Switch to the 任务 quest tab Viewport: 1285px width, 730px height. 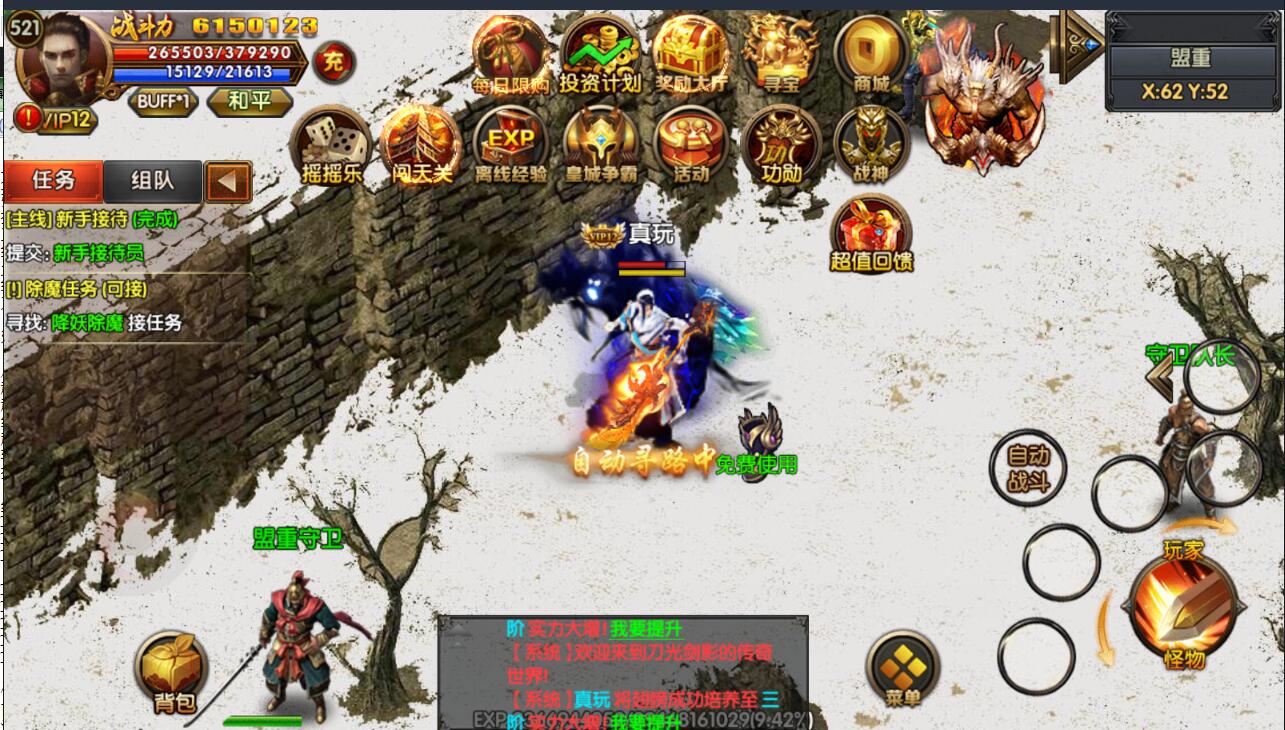tap(54, 180)
